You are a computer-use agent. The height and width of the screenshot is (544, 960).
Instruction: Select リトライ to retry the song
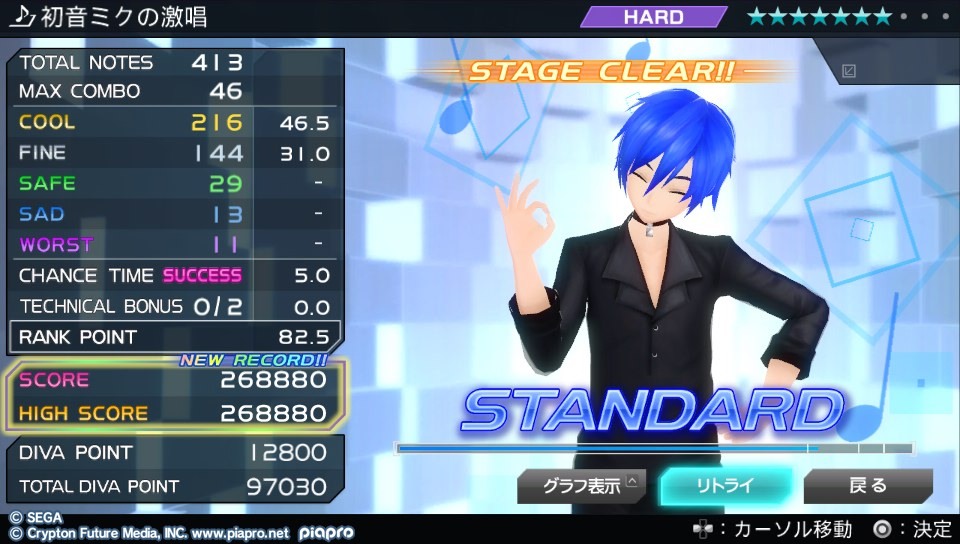725,487
